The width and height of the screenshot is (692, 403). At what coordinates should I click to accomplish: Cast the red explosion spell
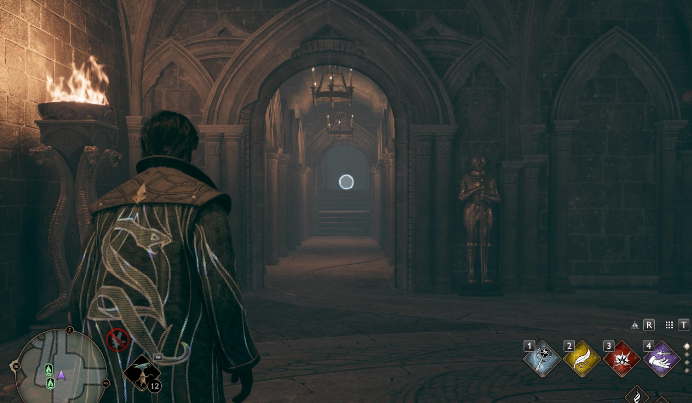622,359
